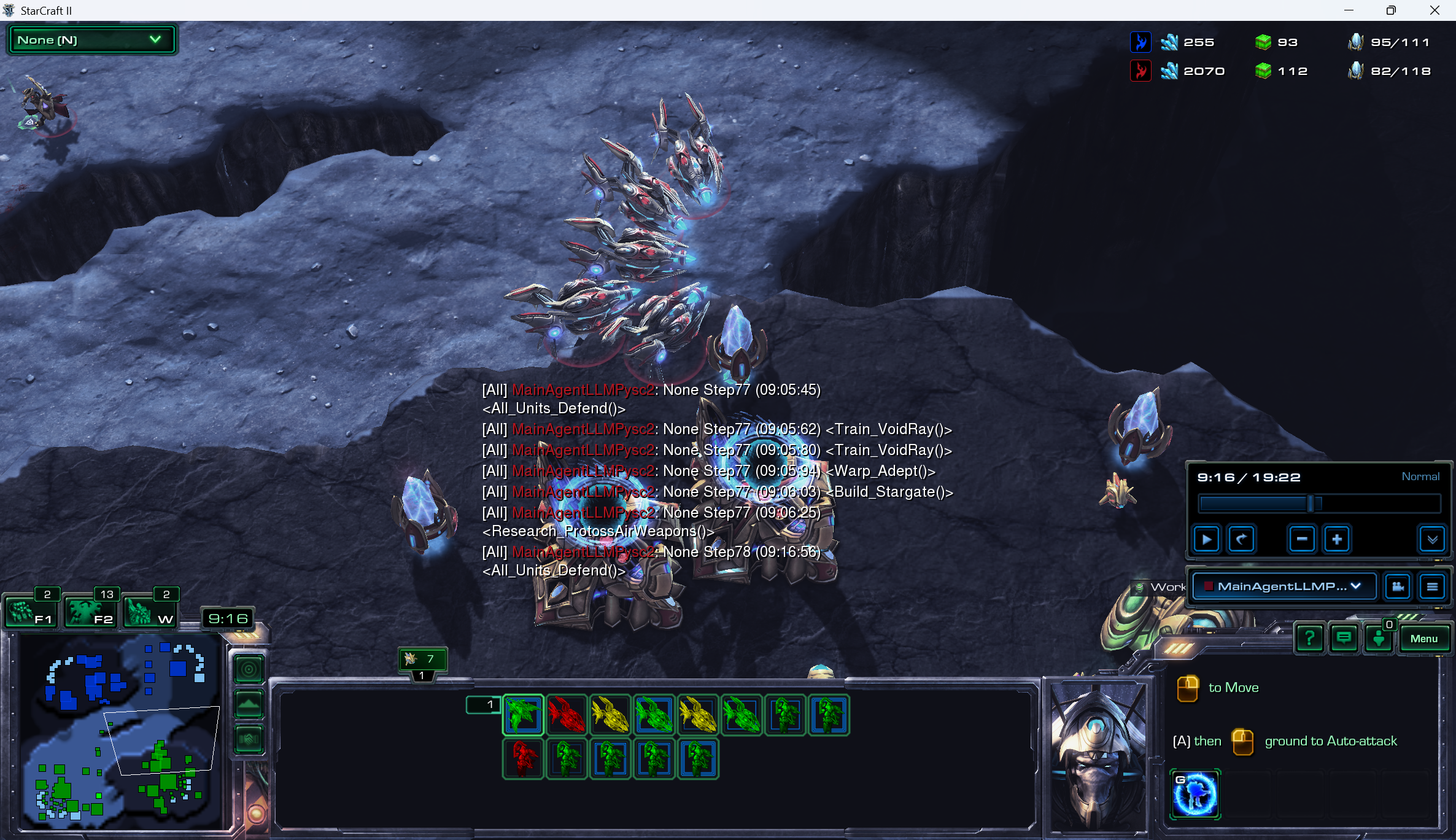The width and height of the screenshot is (1456, 840).
Task: Decrease replay speed with the minus button
Action: click(x=1301, y=539)
